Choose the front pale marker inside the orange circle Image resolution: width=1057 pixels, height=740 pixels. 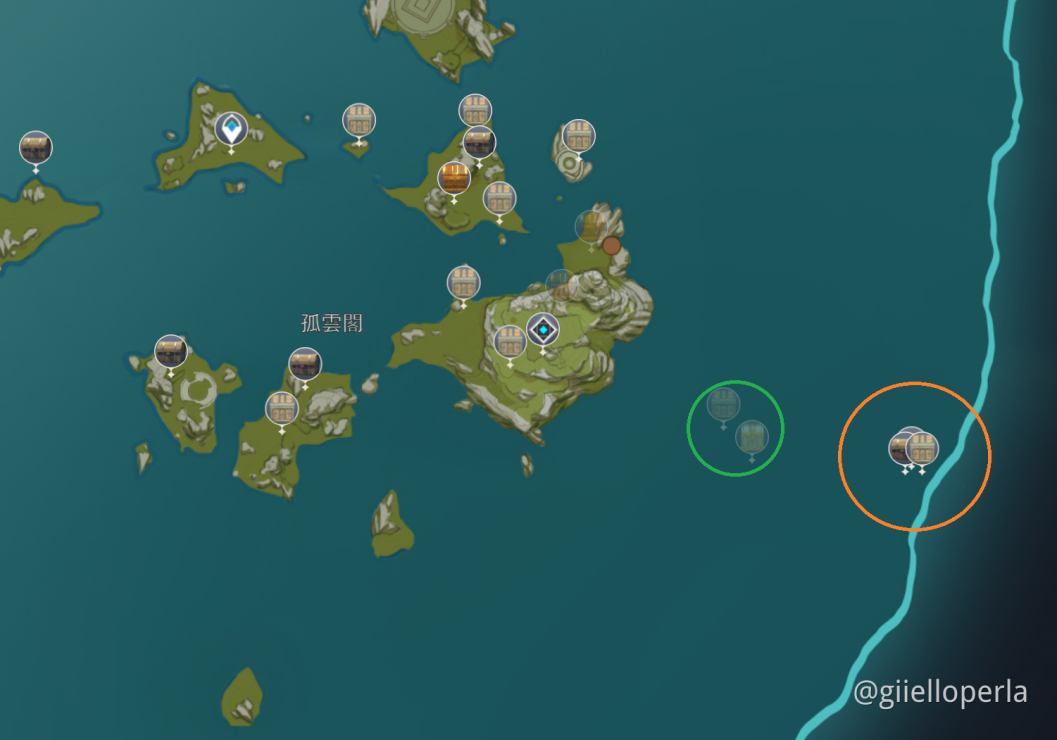[922, 449]
